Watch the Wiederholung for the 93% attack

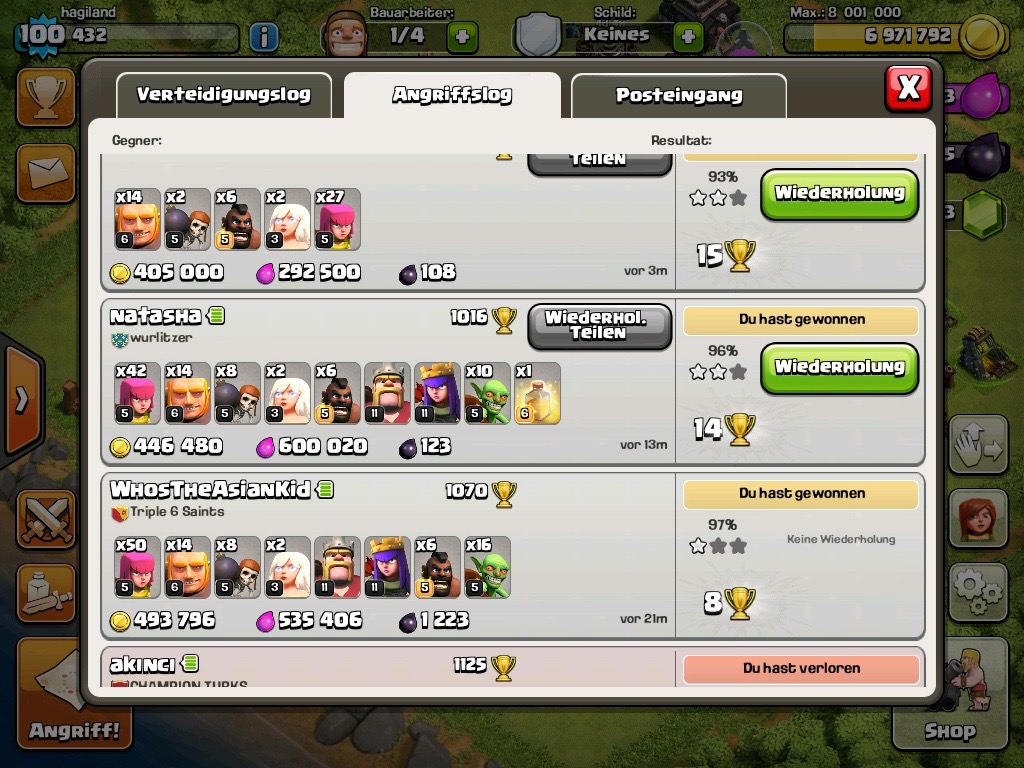(838, 194)
